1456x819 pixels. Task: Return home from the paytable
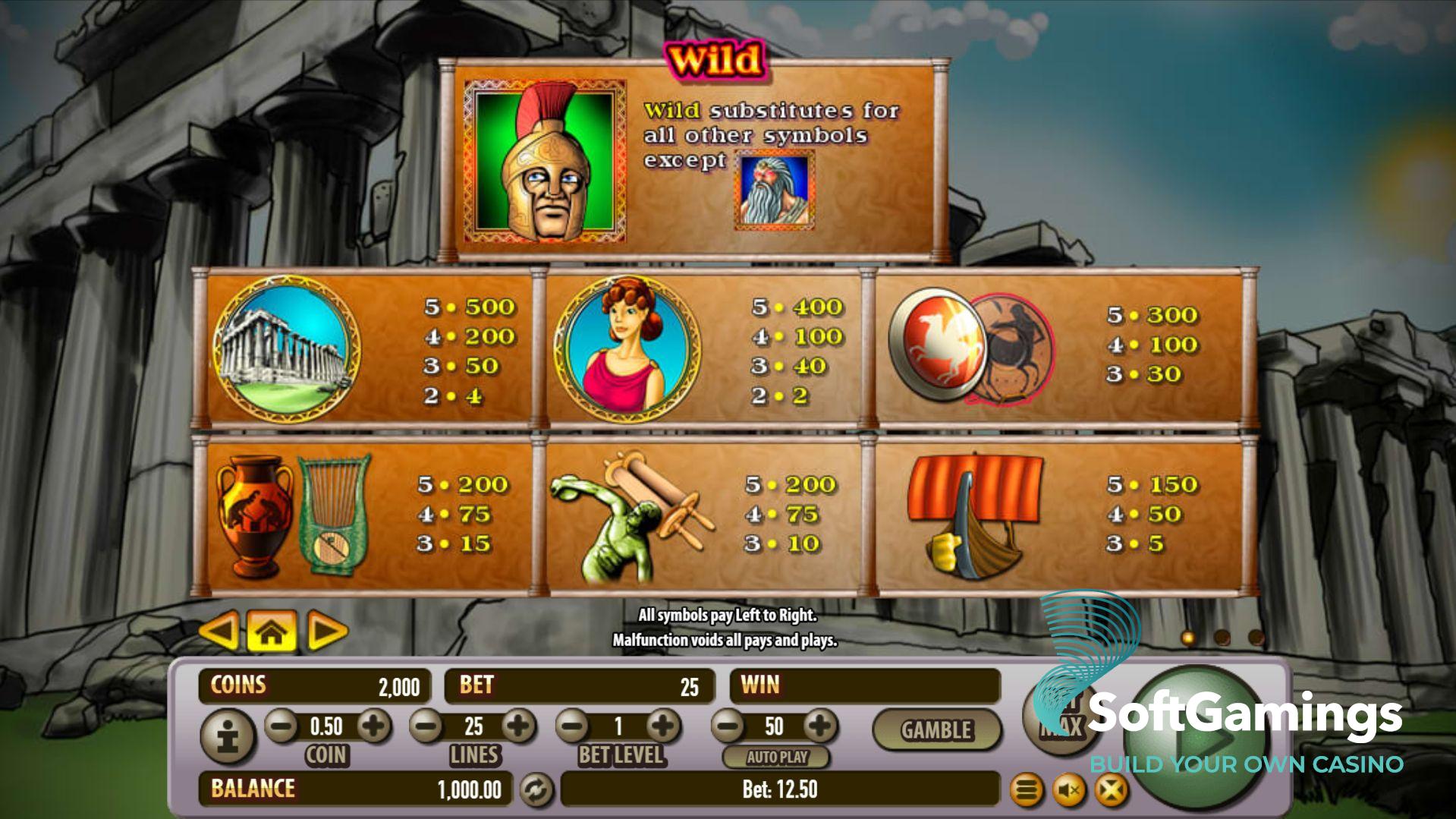(x=272, y=631)
